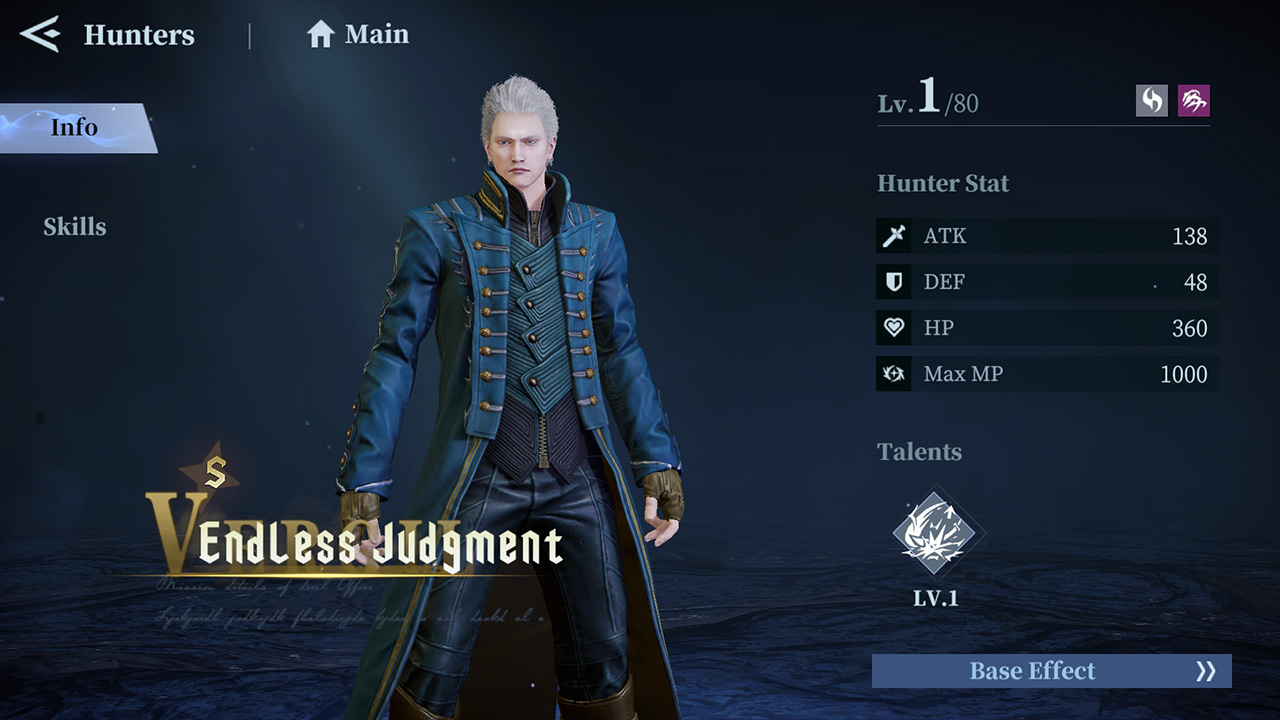The image size is (1280, 720).
Task: Expand the Talents section
Action: coord(919,452)
